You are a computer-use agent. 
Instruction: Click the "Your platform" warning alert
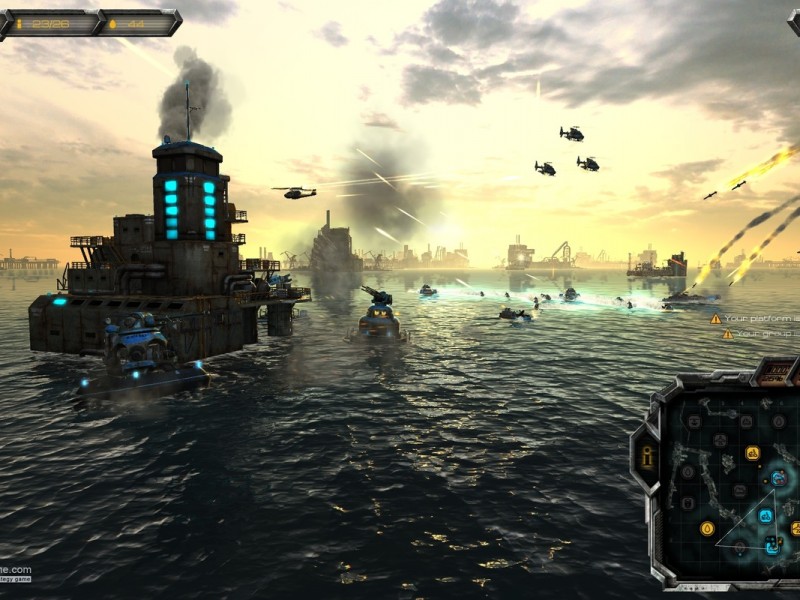click(x=755, y=318)
